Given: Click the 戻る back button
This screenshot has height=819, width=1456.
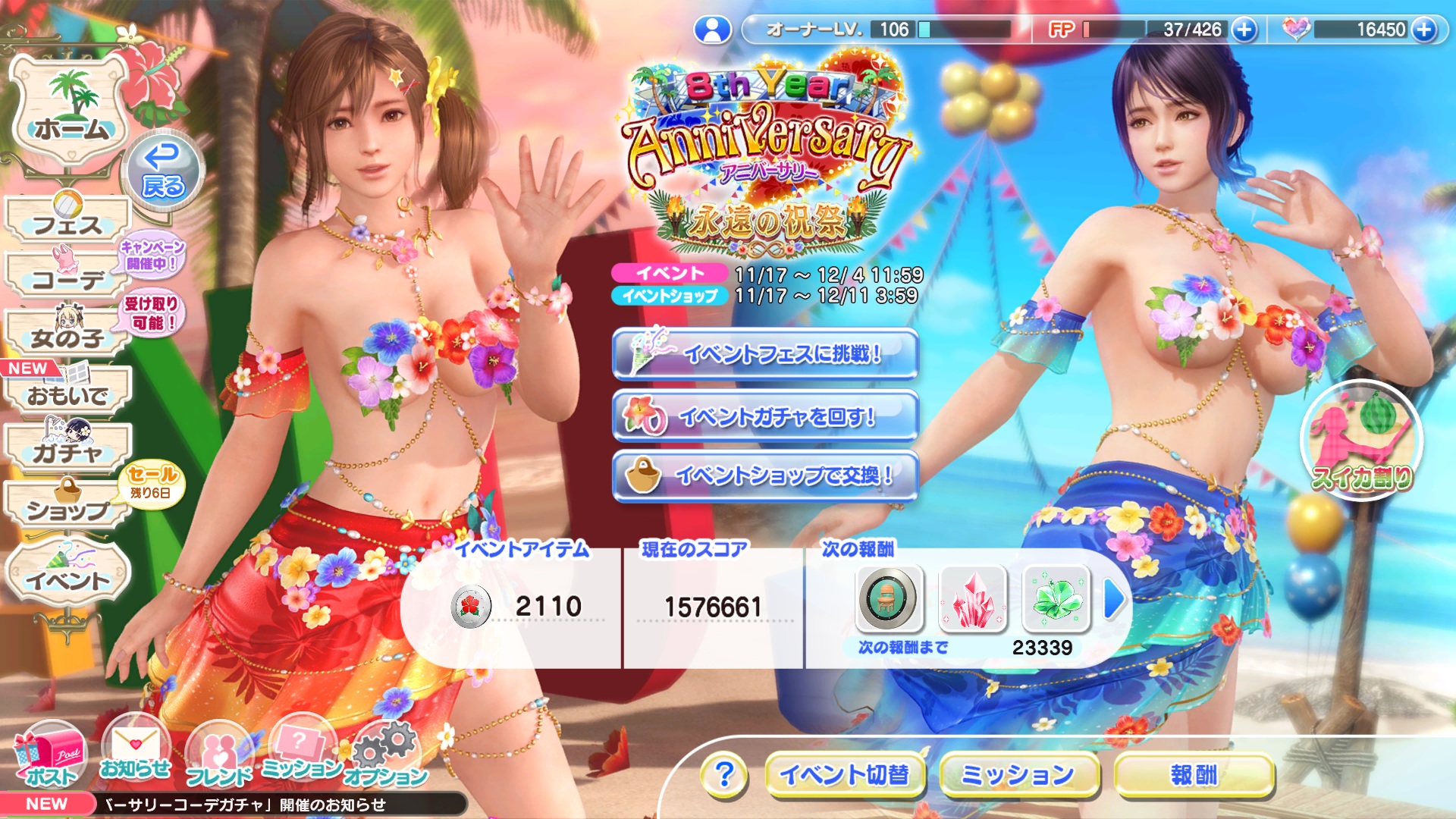Looking at the screenshot, I should click(162, 171).
